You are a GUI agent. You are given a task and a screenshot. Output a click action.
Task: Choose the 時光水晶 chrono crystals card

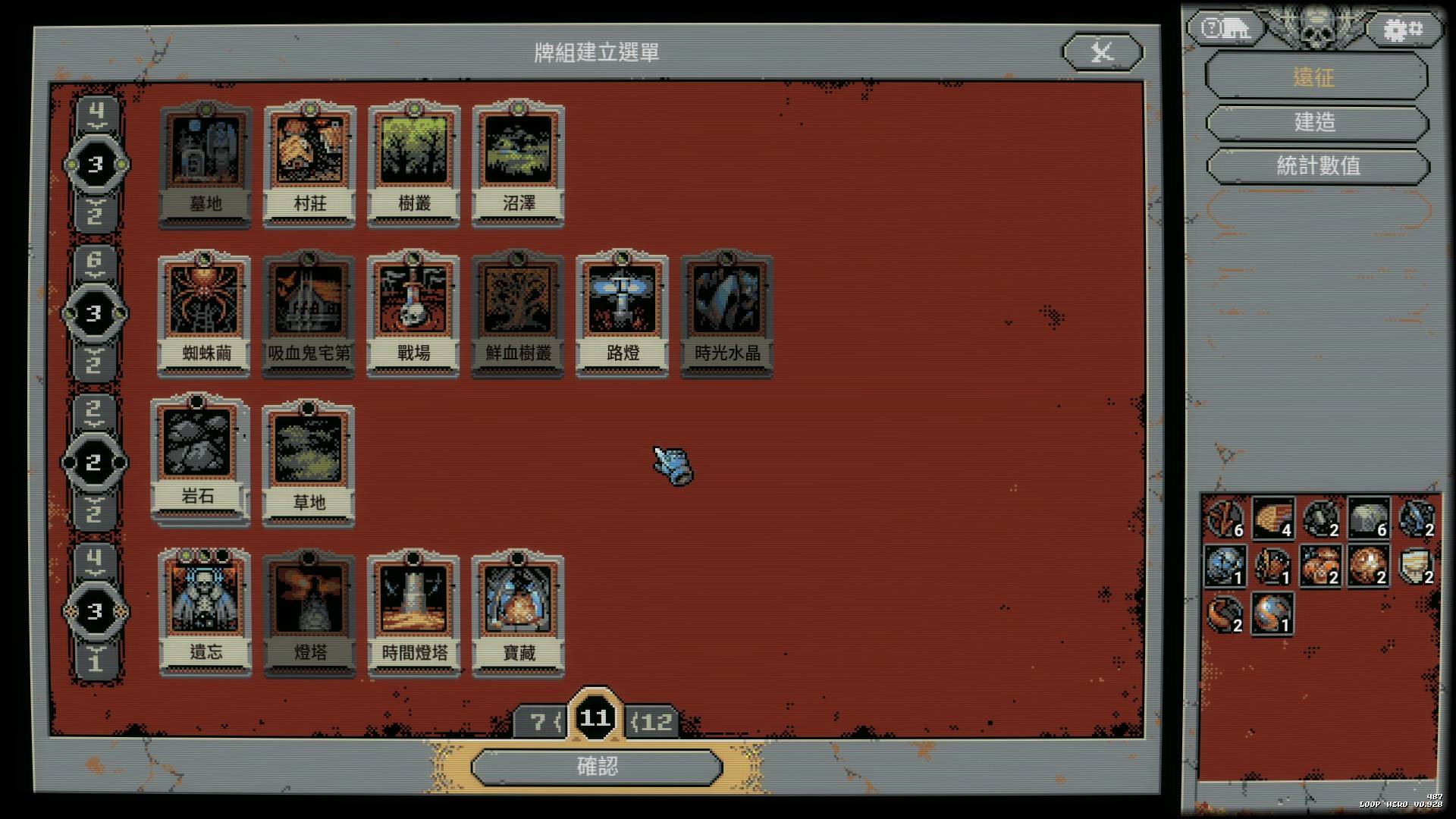point(727,314)
